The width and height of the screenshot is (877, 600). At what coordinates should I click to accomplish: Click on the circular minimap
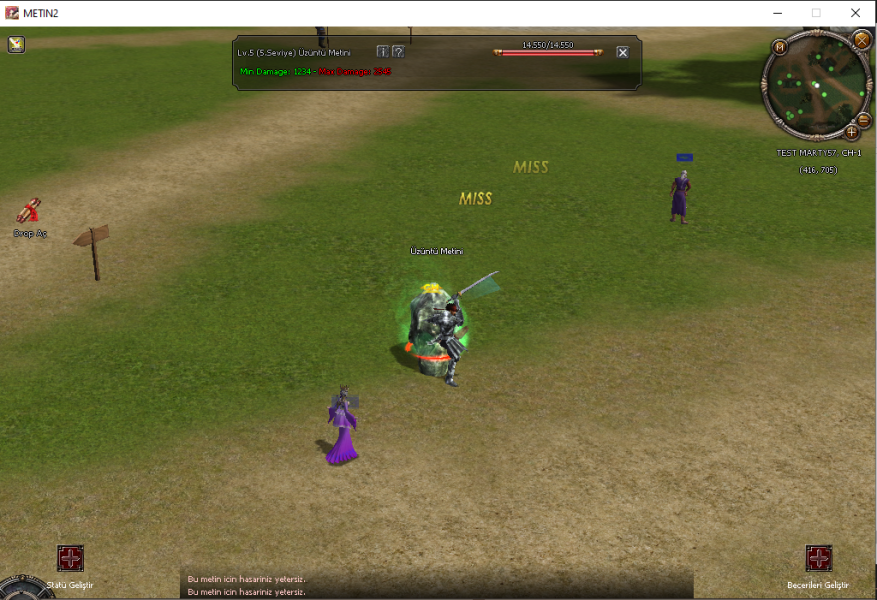(x=815, y=87)
